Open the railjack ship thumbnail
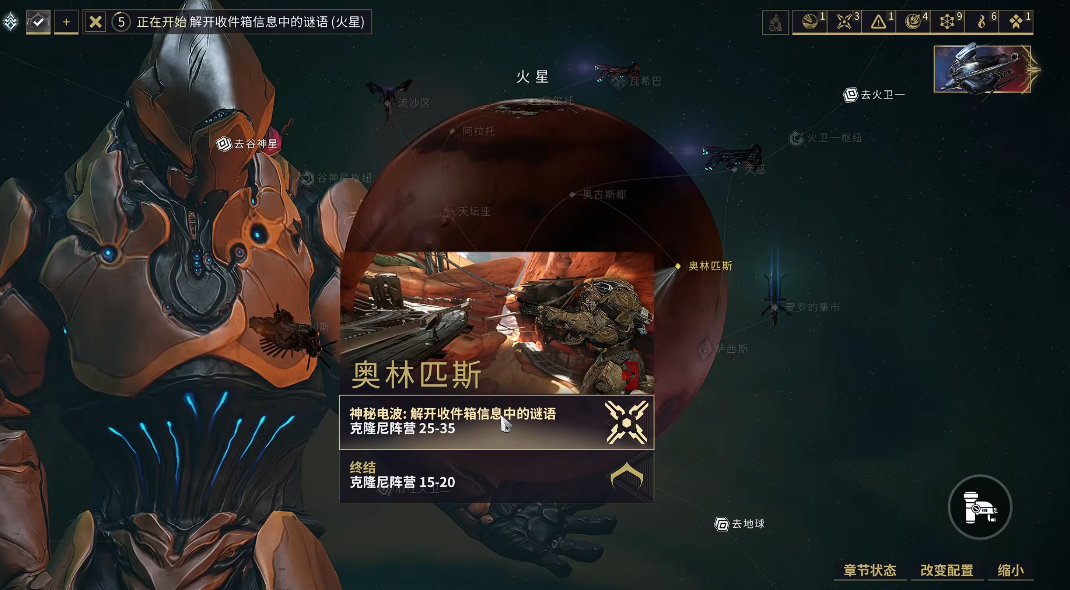The height and width of the screenshot is (590, 1070). (982, 69)
